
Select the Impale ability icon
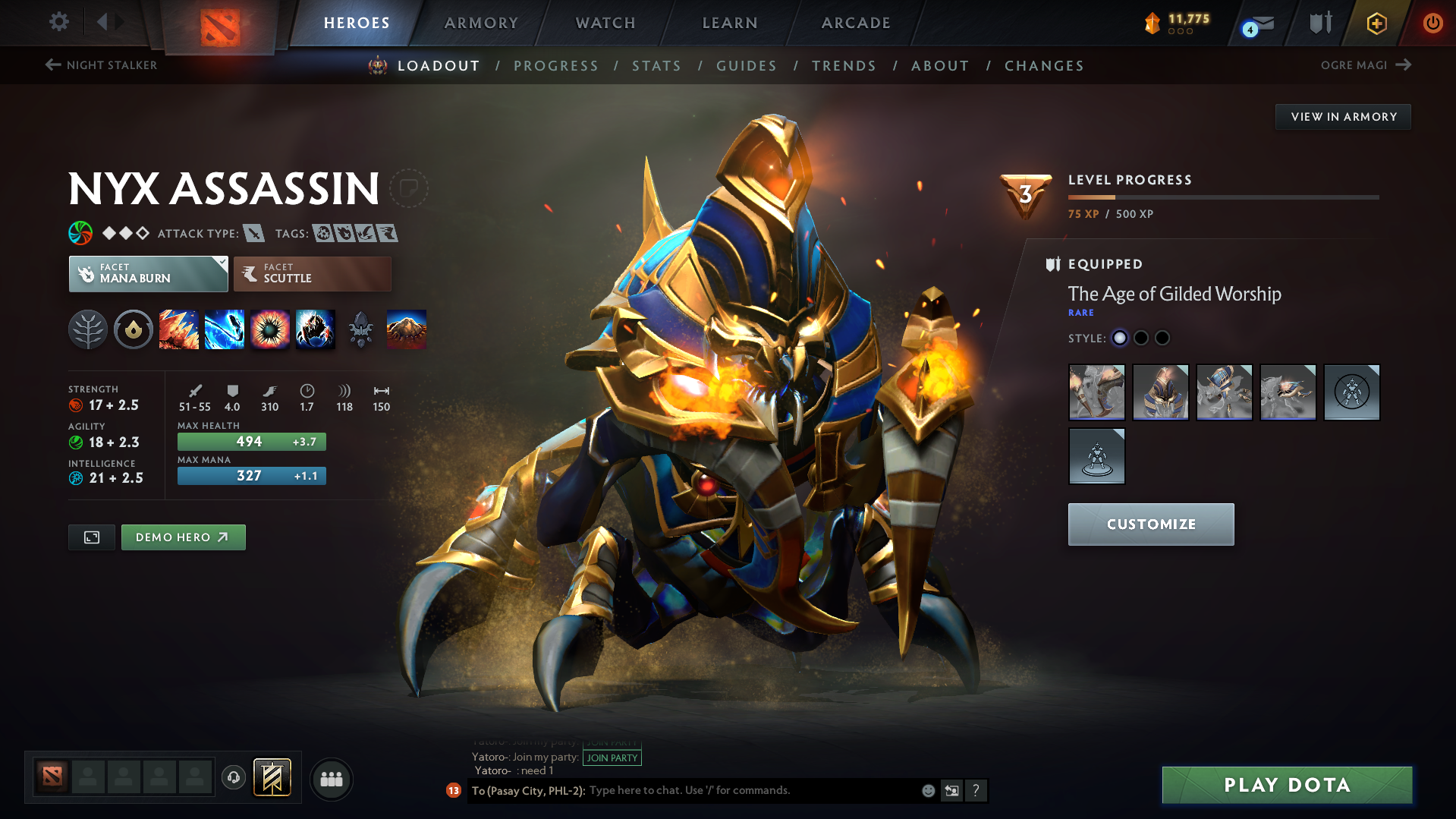179,329
